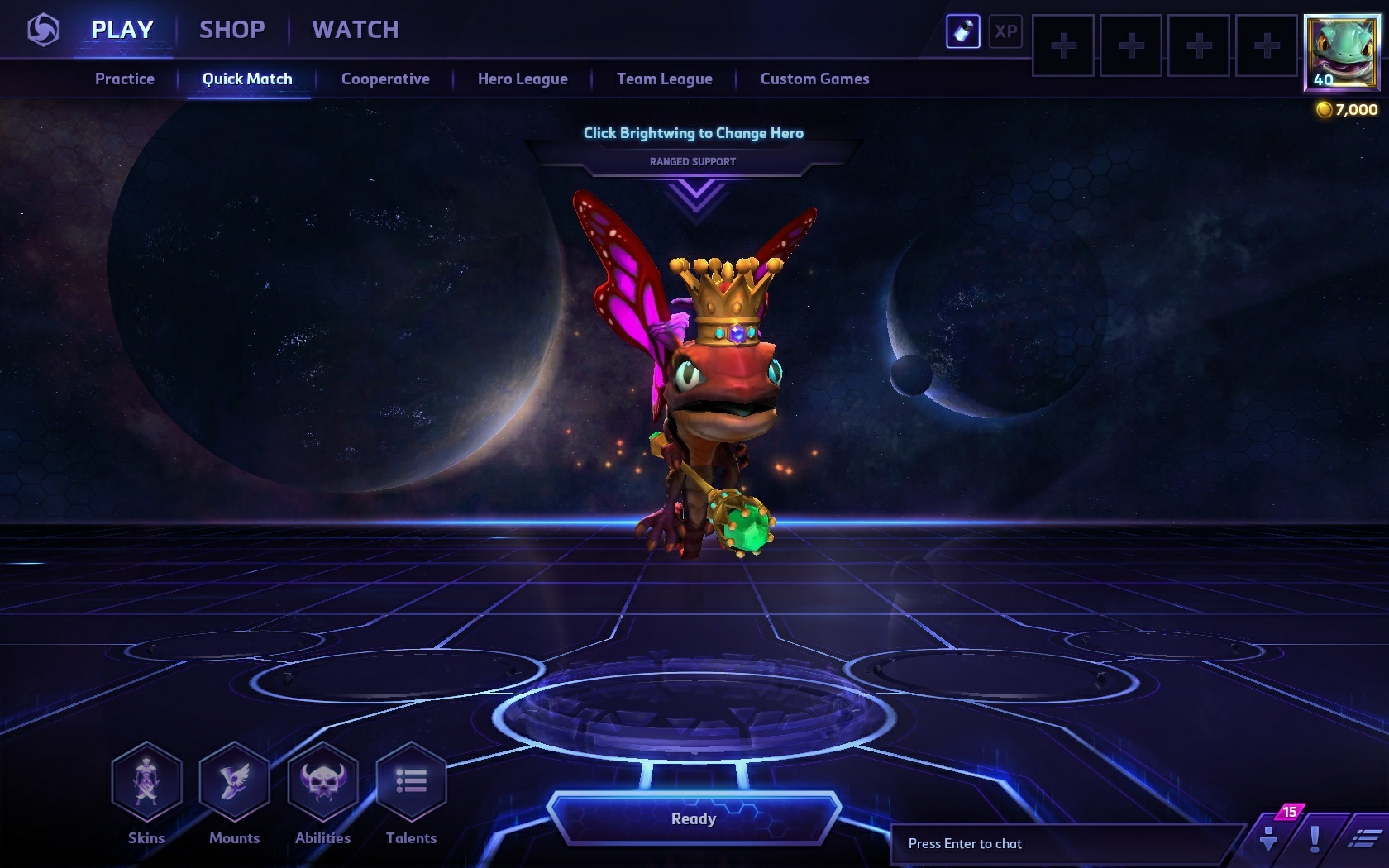1389x868 pixels.
Task: Switch to Cooperative mode
Action: tap(385, 79)
